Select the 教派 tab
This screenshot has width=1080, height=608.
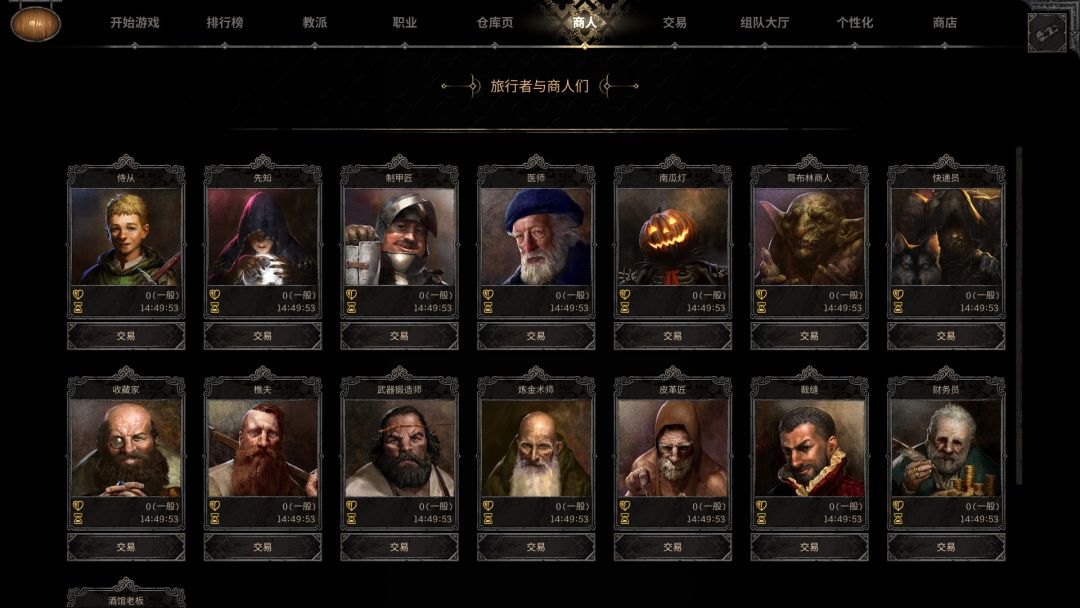315,22
